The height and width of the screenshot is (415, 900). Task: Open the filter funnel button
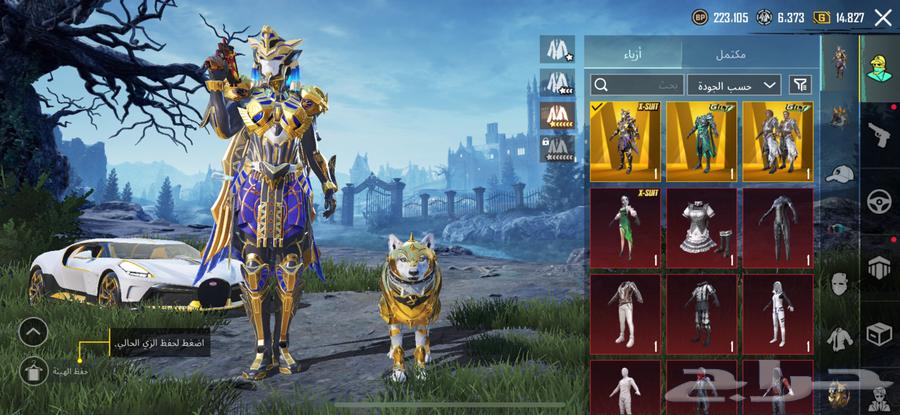click(x=800, y=85)
